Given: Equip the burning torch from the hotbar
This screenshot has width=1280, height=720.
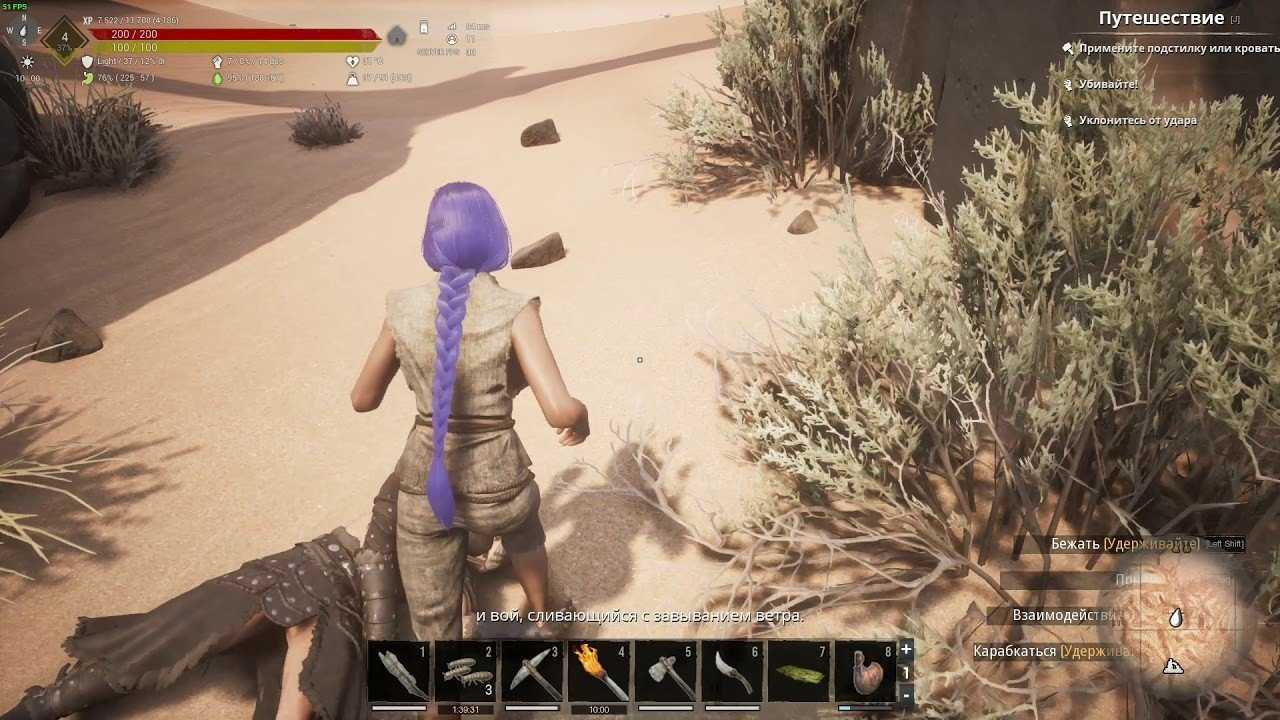Looking at the screenshot, I should [x=599, y=672].
